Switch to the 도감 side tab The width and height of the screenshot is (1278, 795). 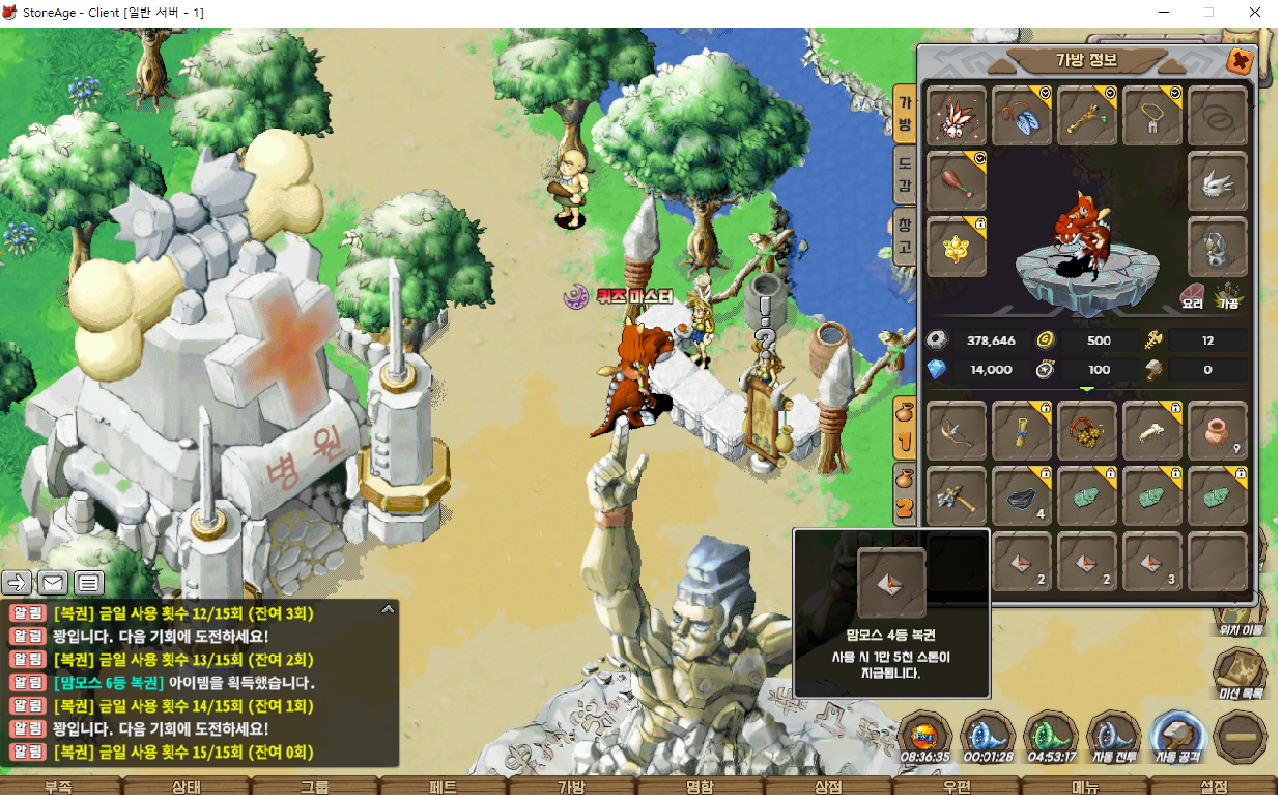(x=904, y=175)
